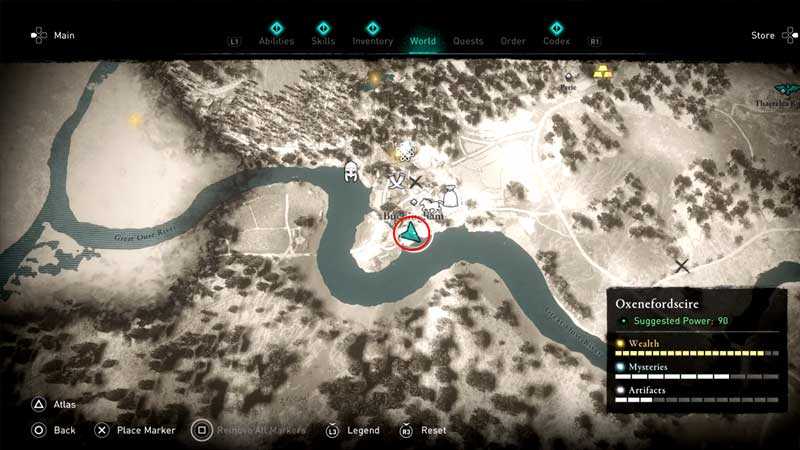Show the Codex tab
Viewport: 800px width, 450px height.
pos(556,41)
